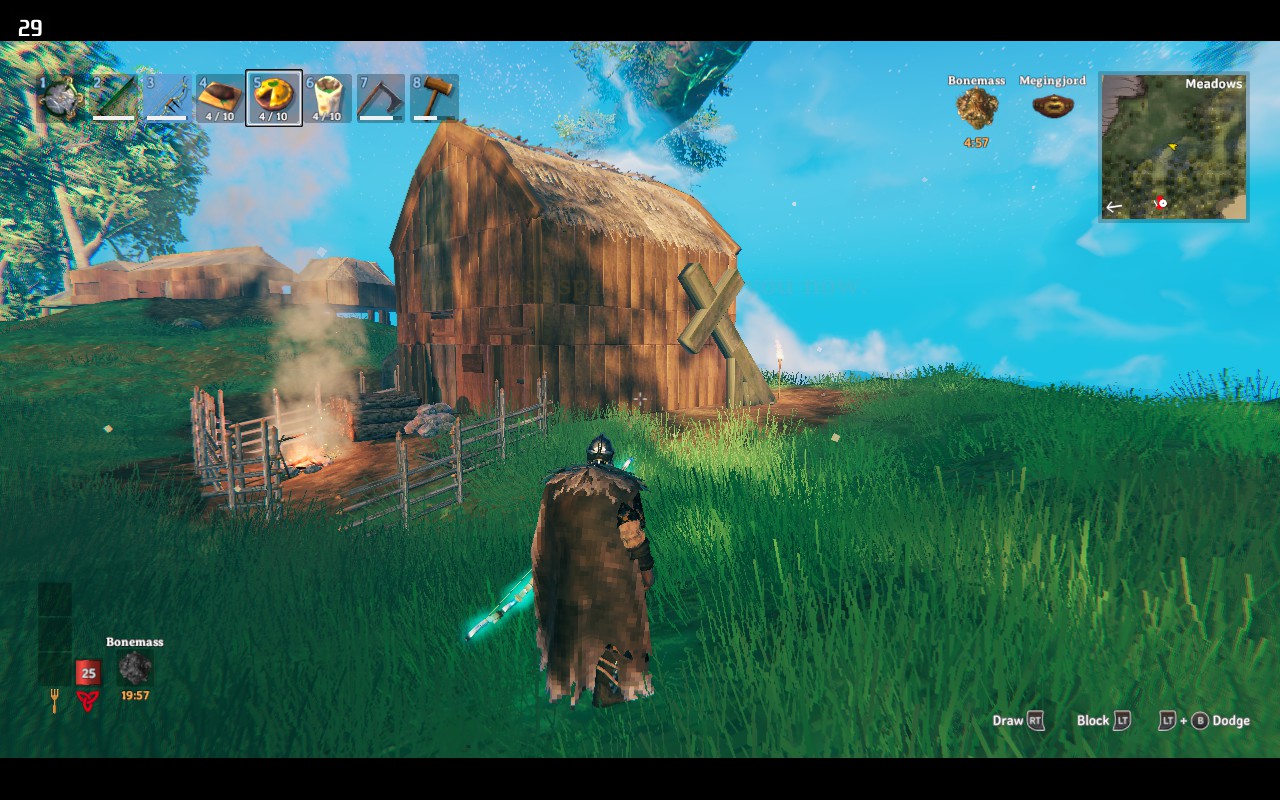Click the red map marker on the minimap
This screenshot has width=1280, height=800.
[1160, 203]
